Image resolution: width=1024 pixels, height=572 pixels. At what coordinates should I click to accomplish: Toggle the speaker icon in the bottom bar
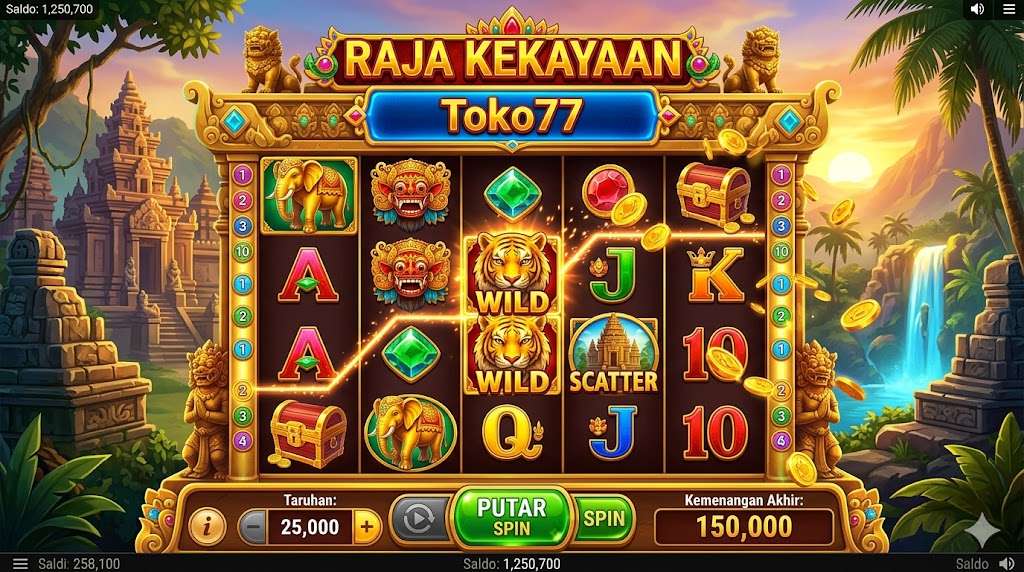click(x=1007, y=564)
